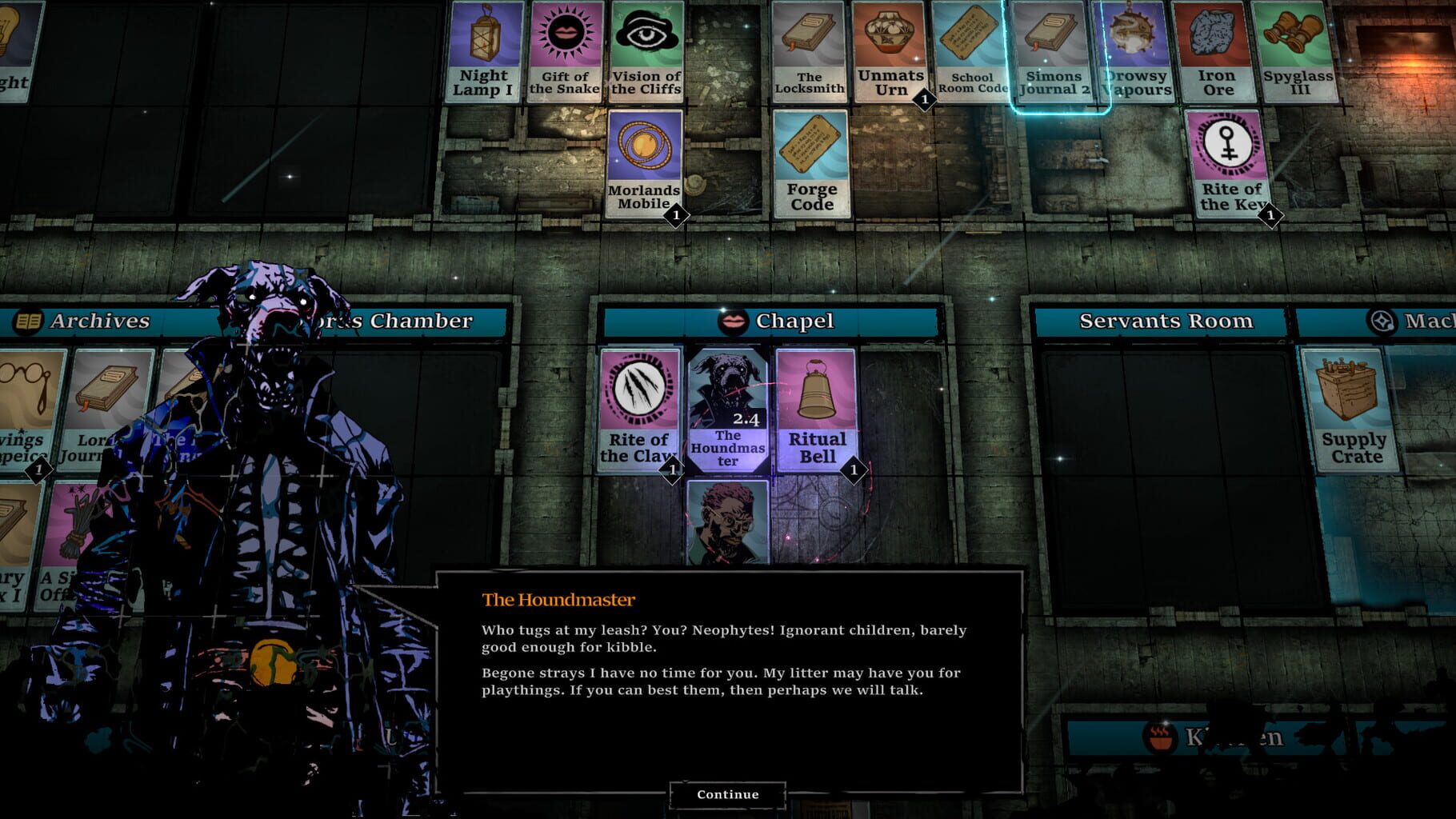Select the Unmats Urn card

point(888,50)
